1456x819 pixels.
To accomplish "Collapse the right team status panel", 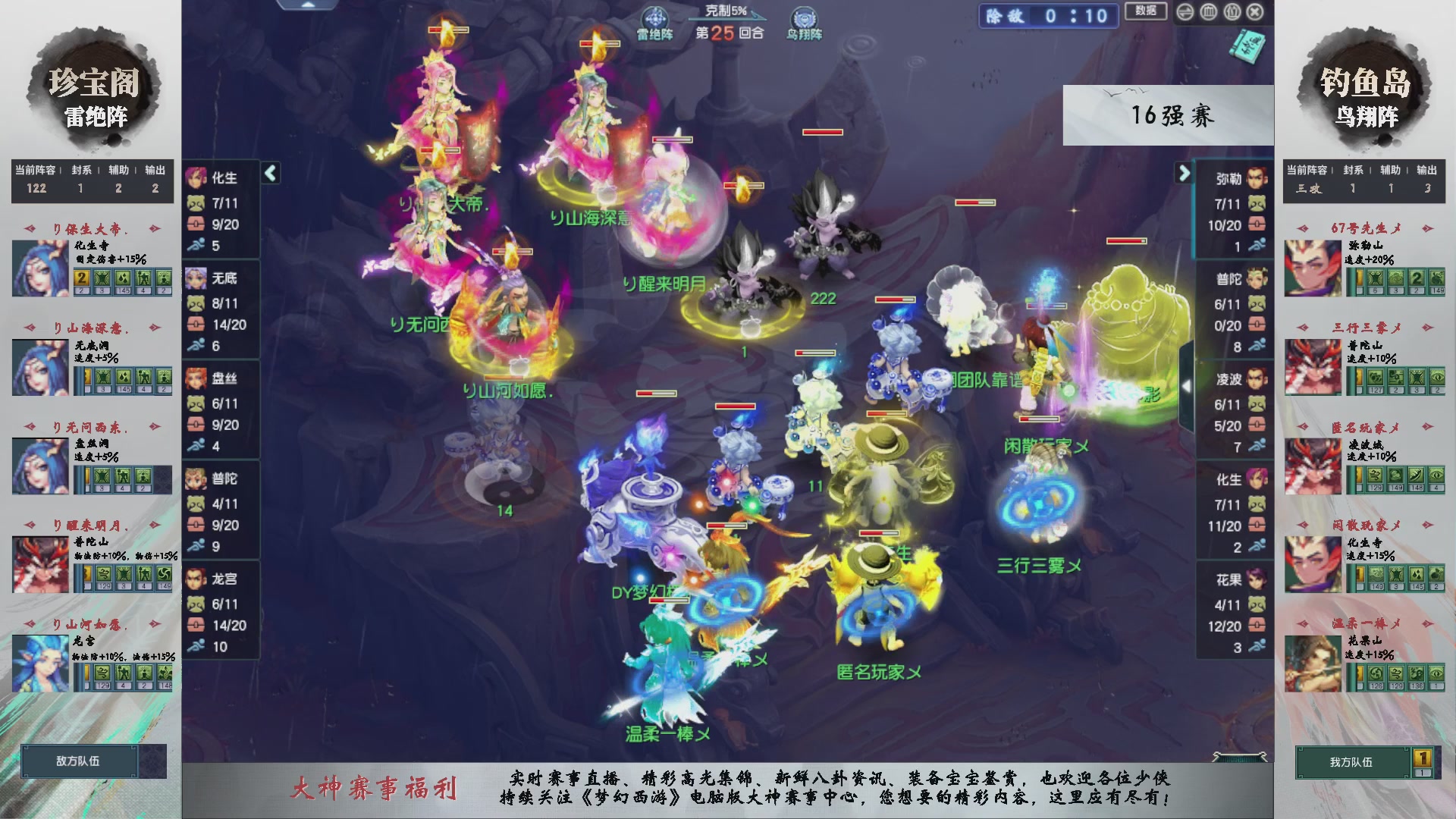I will tap(1184, 173).
